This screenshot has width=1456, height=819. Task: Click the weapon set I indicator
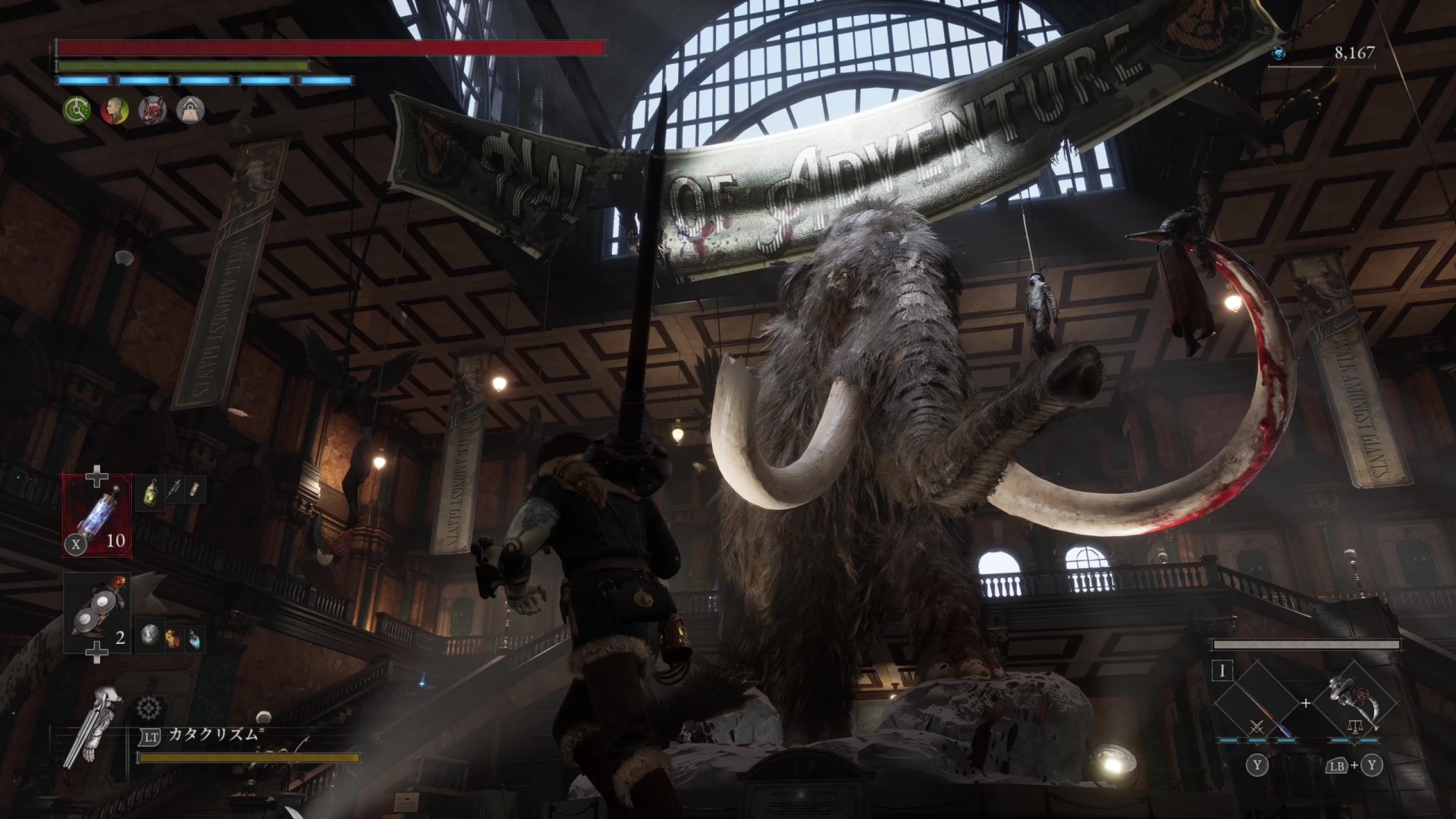pyautogui.click(x=1222, y=671)
